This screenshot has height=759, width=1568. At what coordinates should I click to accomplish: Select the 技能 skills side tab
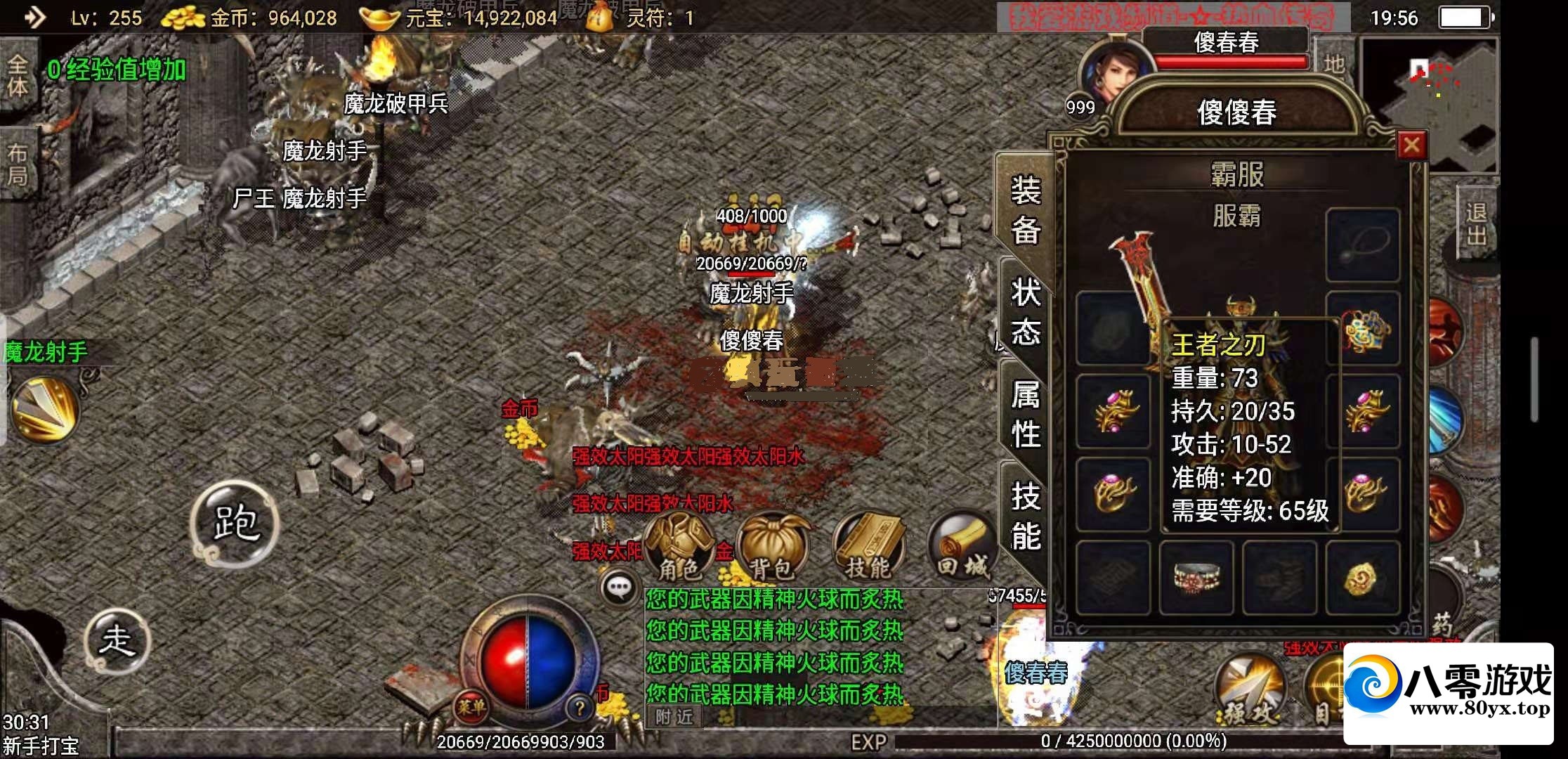click(1025, 516)
